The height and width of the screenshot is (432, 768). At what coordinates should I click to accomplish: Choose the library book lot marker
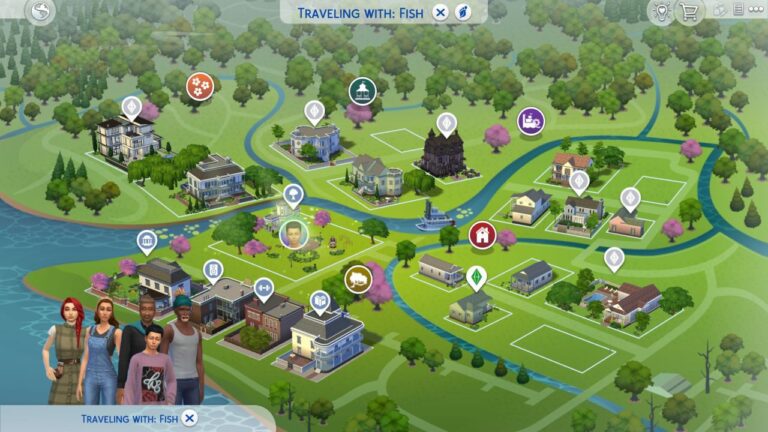tap(319, 299)
